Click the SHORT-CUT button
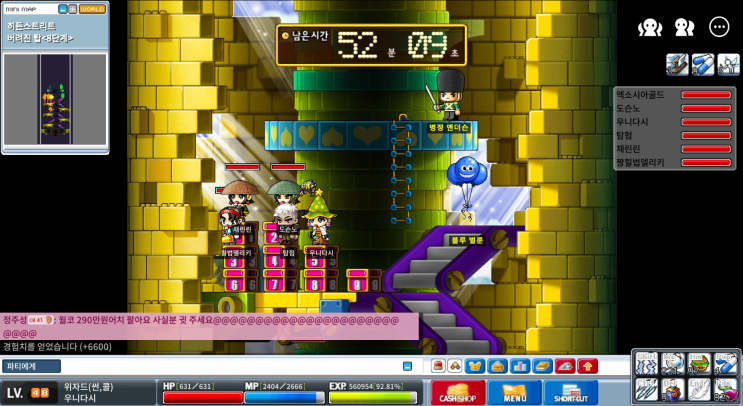 (x=571, y=392)
